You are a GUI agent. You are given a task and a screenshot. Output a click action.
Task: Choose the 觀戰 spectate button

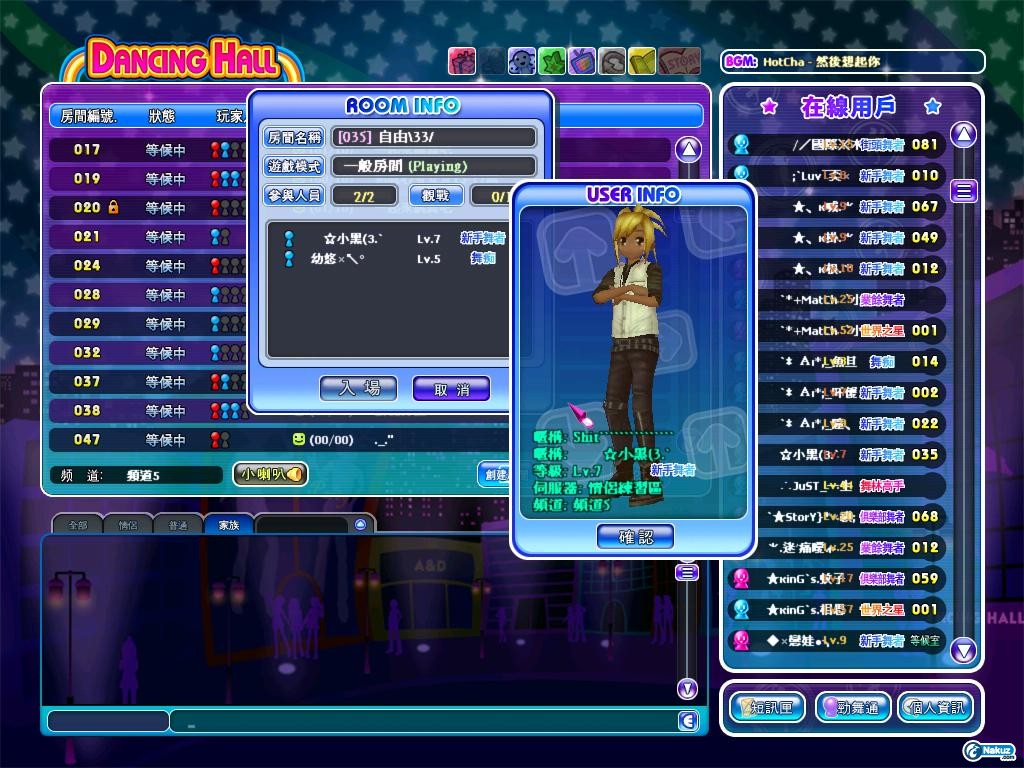[435, 196]
